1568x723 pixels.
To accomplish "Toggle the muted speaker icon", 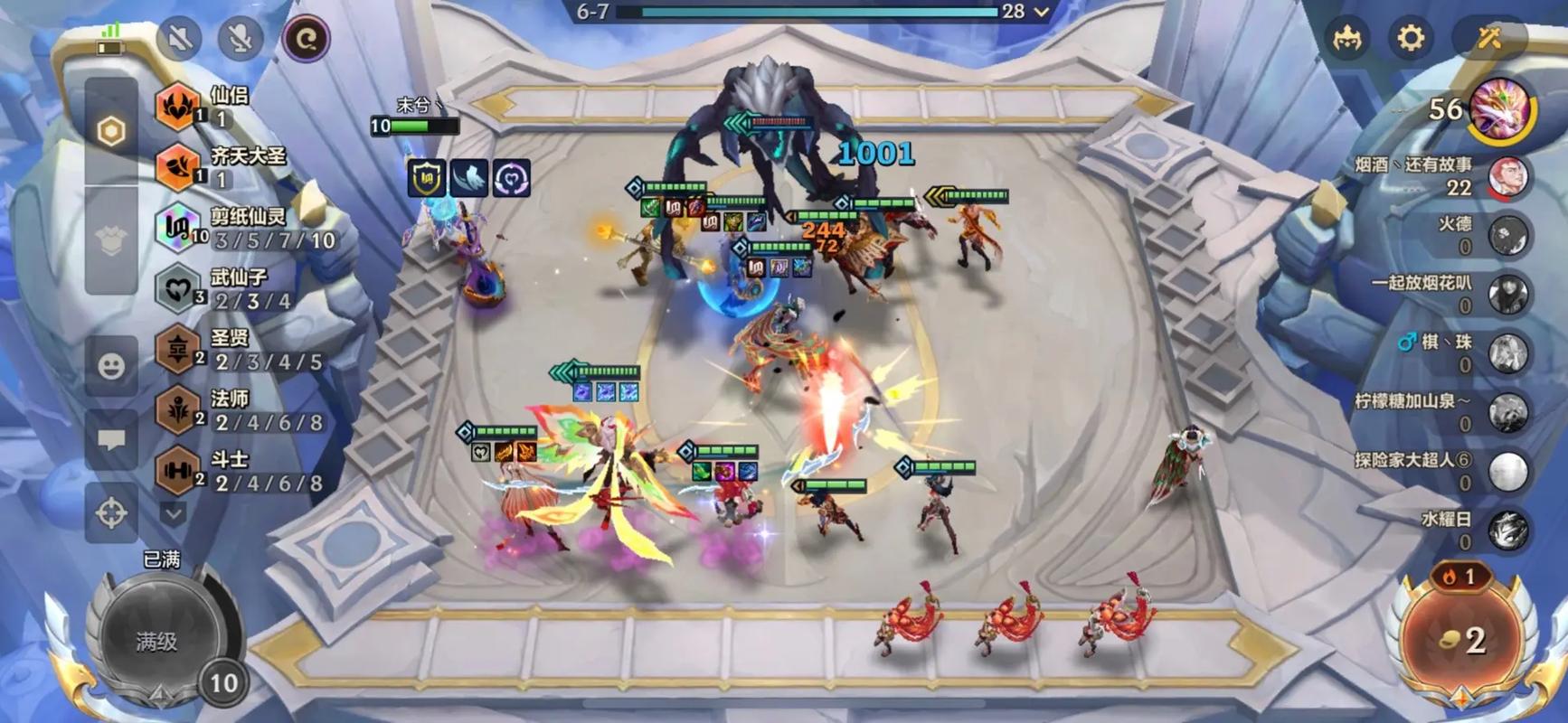I will 179,39.
